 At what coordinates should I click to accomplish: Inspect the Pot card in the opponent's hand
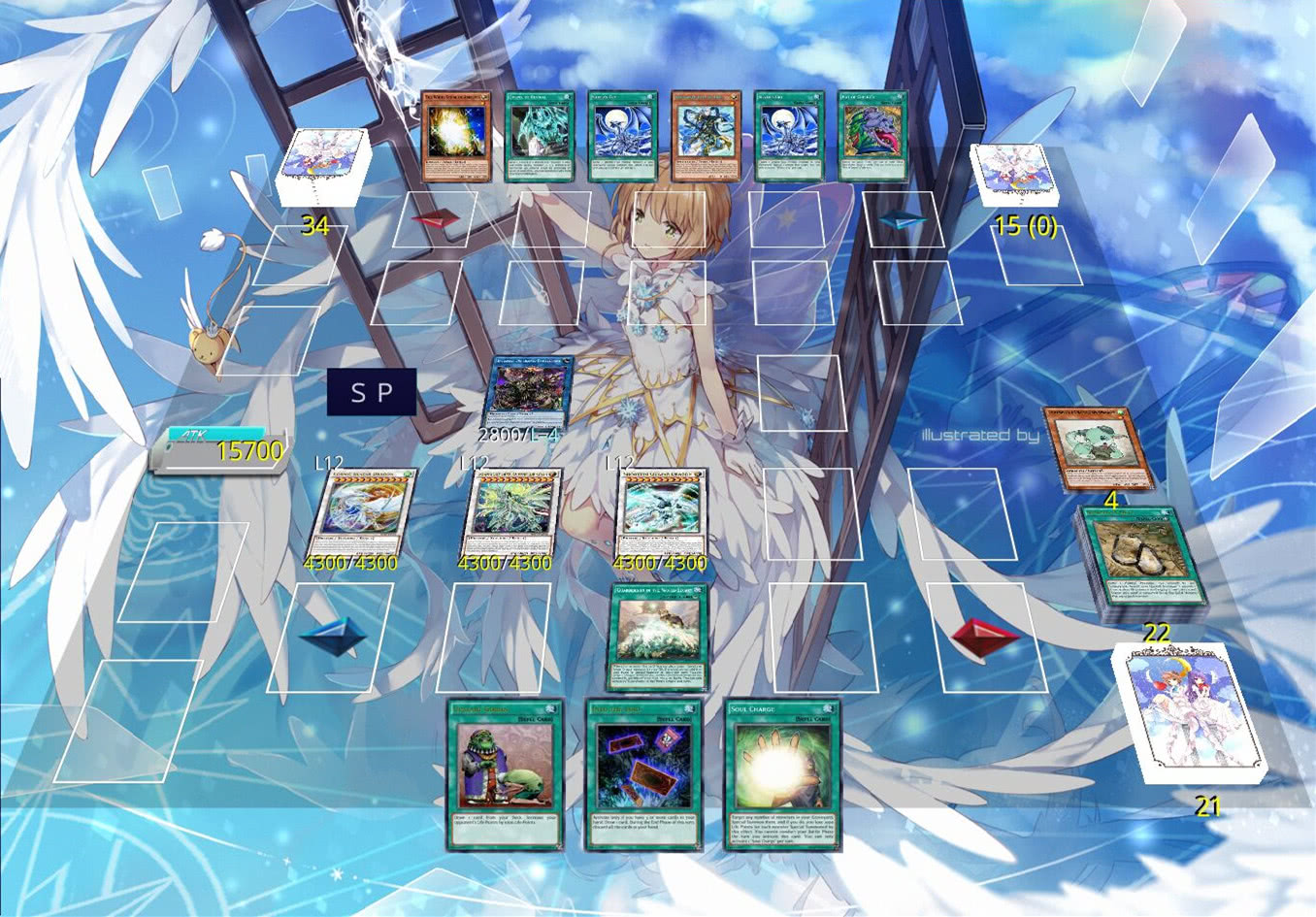(x=872, y=137)
